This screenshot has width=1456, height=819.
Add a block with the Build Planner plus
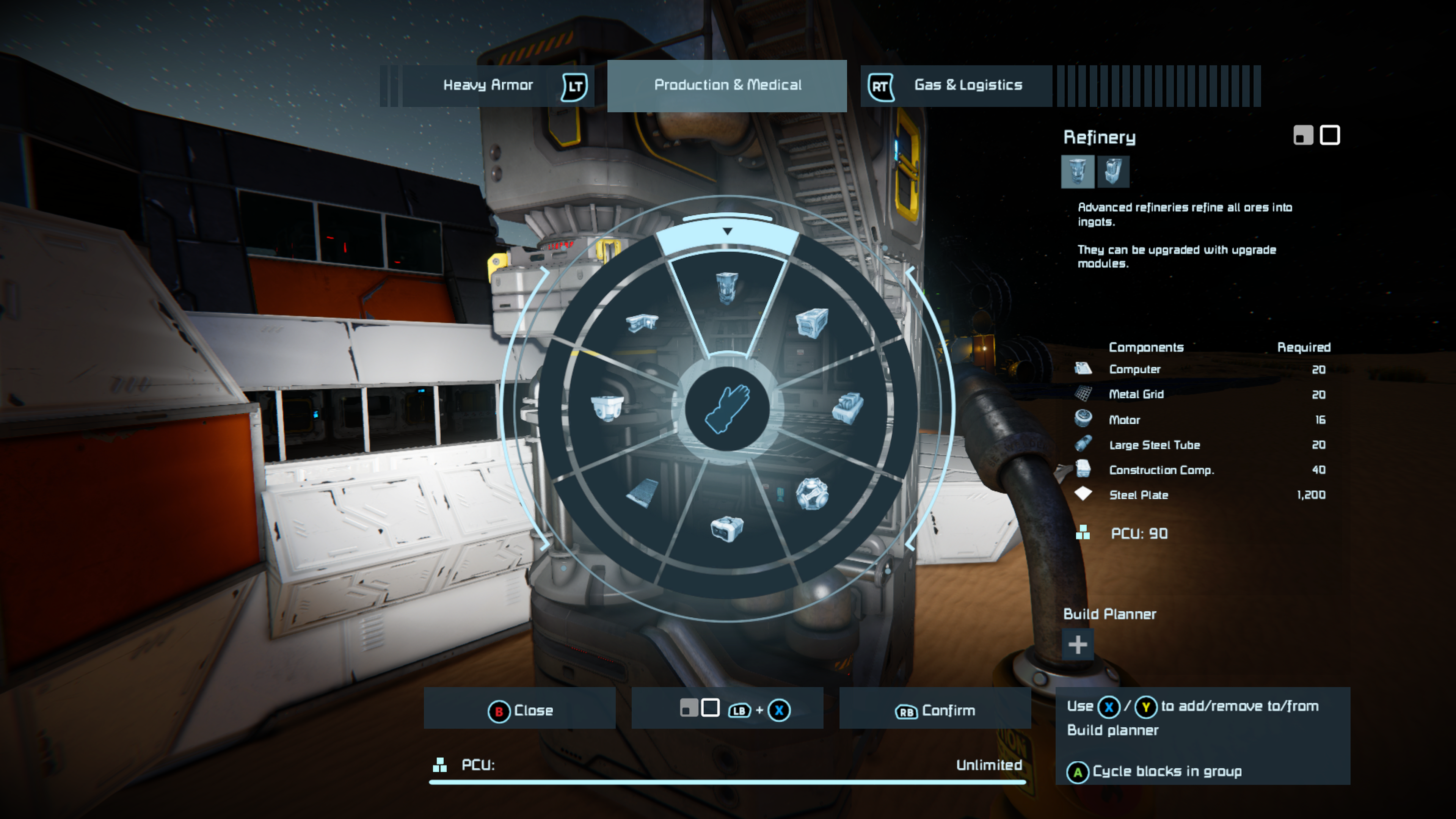1077,644
